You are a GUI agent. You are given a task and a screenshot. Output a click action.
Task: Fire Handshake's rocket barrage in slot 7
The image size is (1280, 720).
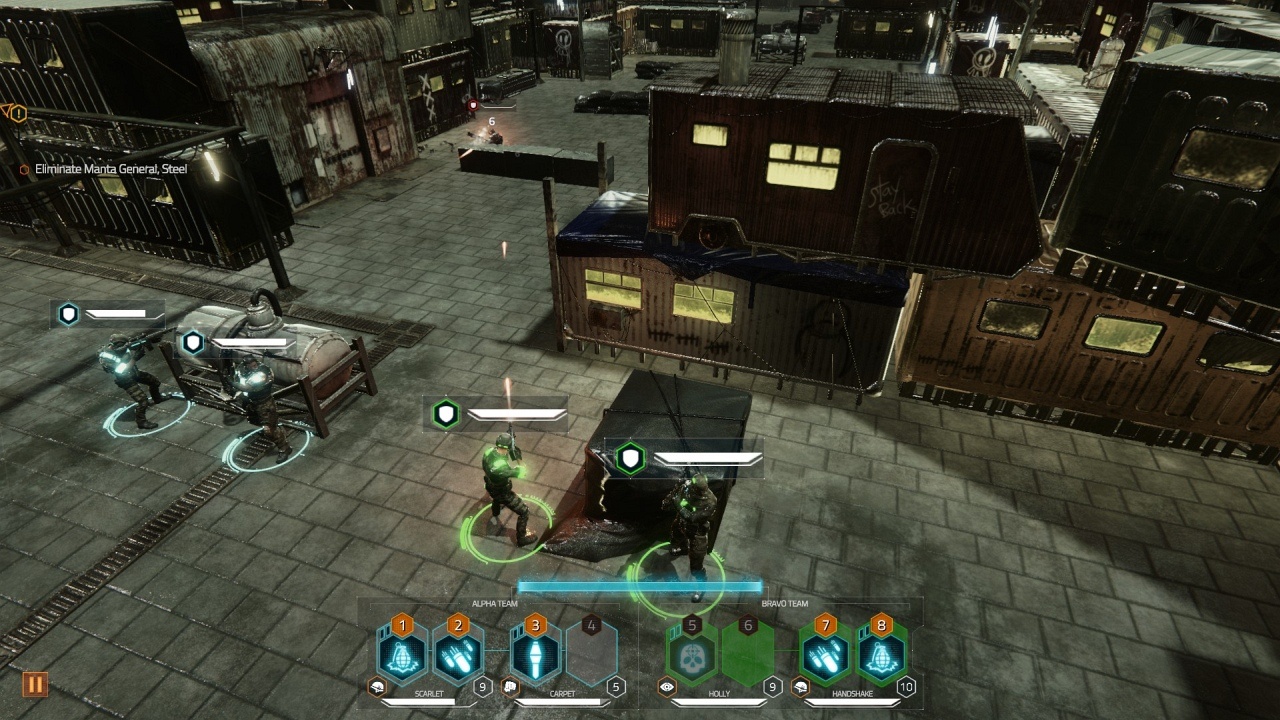(x=825, y=655)
